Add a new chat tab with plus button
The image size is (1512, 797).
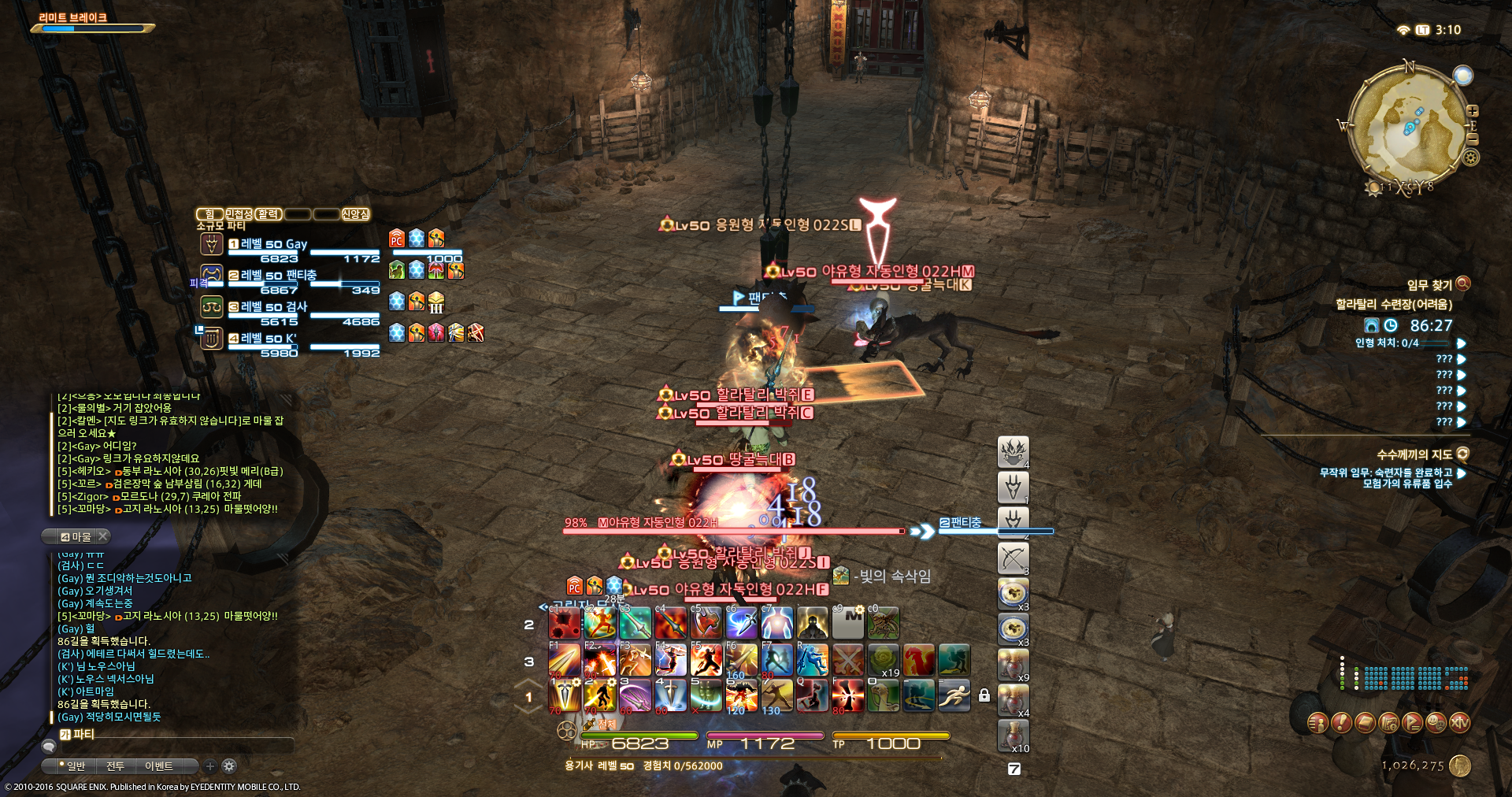pyautogui.click(x=210, y=765)
